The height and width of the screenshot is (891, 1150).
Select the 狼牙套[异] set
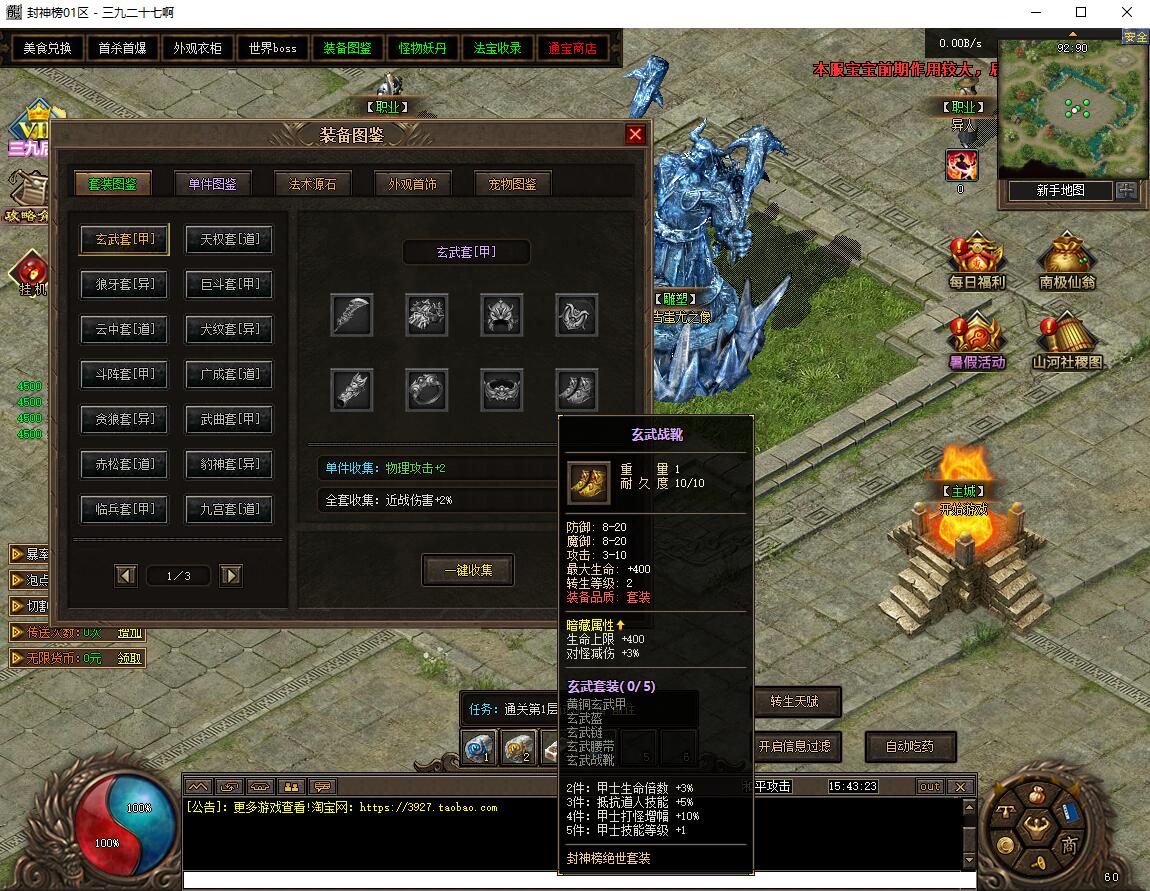tap(124, 285)
